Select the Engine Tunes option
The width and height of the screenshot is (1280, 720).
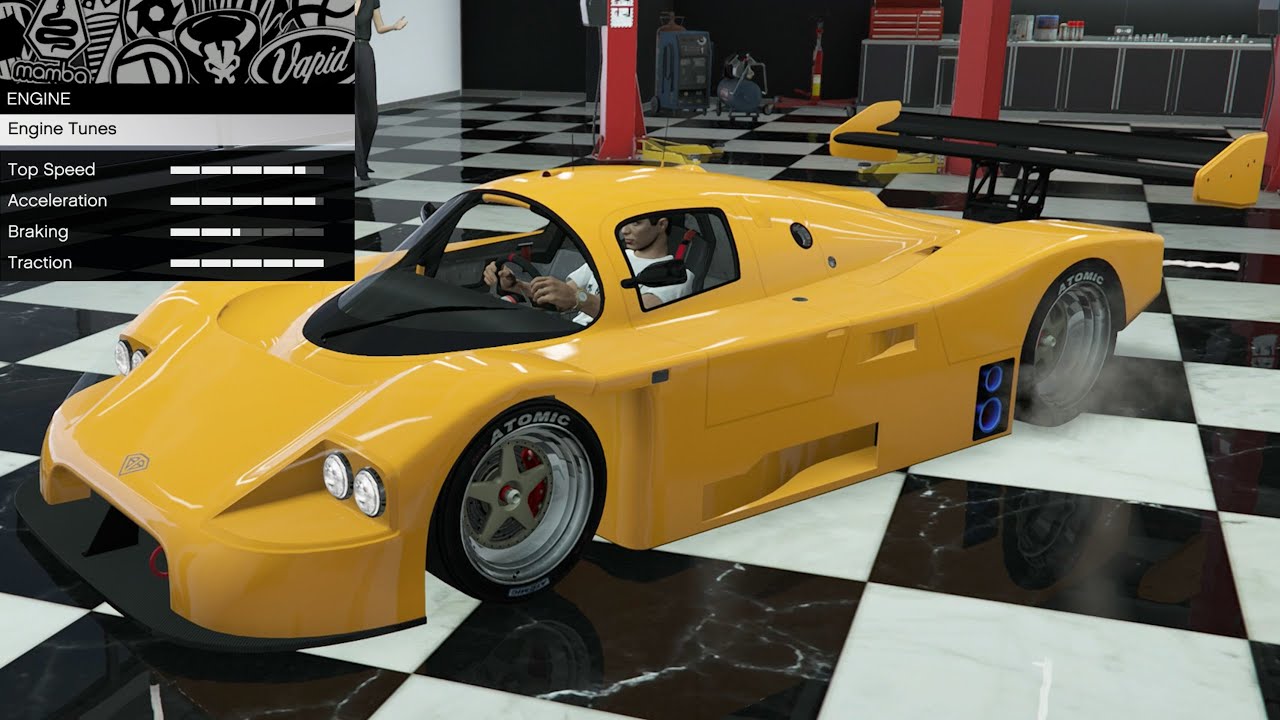(62, 128)
